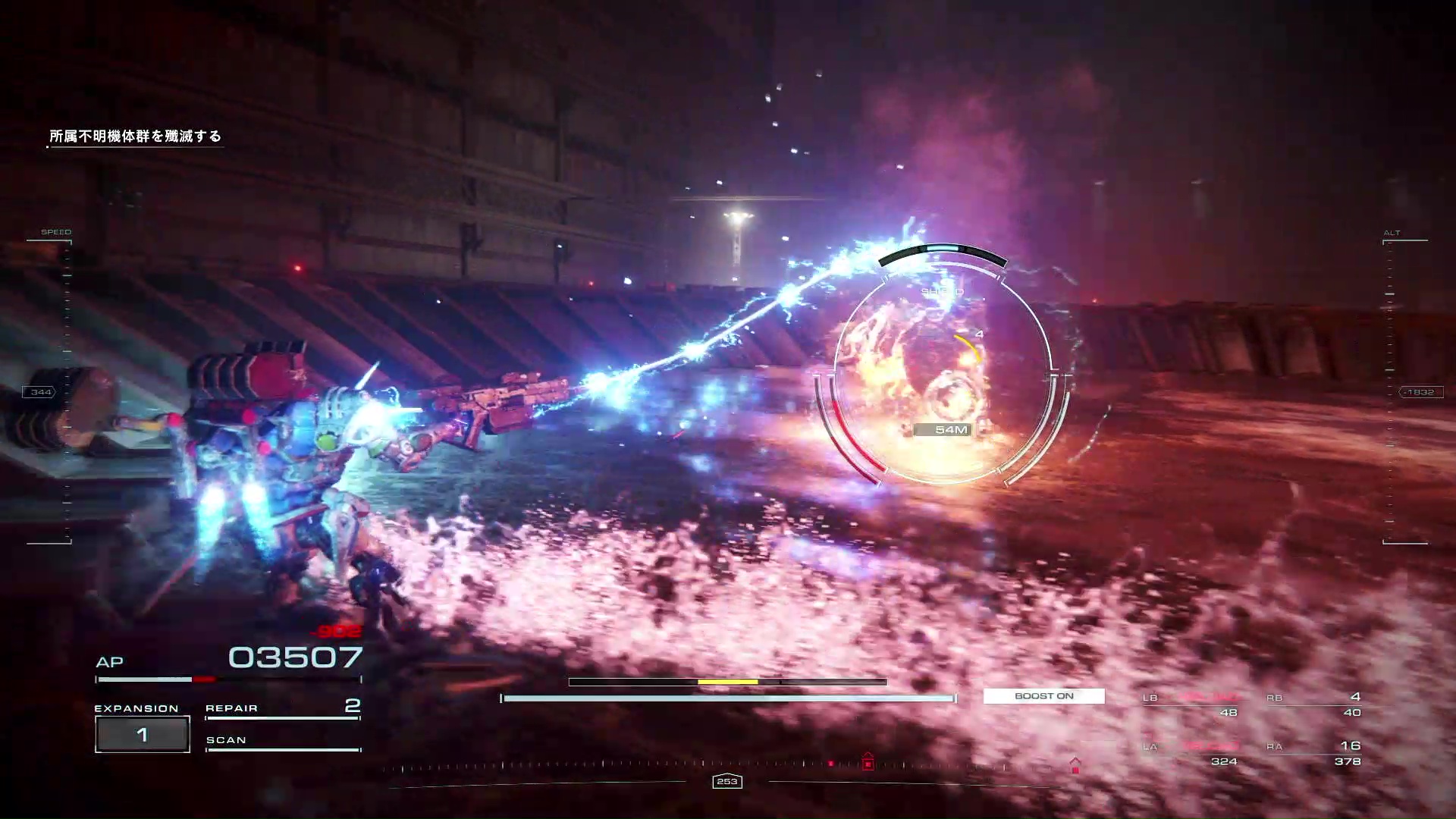1456x819 pixels.
Task: Toggle the BOOST ON indicator
Action: click(1043, 696)
